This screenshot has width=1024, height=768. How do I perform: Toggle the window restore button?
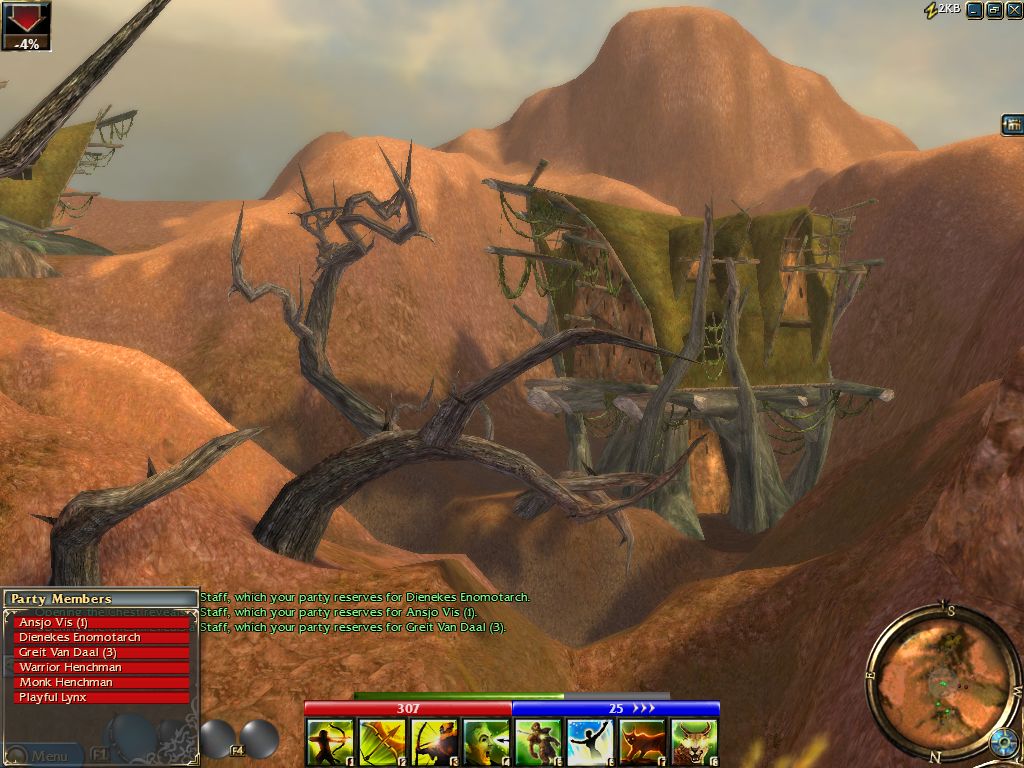(x=994, y=10)
